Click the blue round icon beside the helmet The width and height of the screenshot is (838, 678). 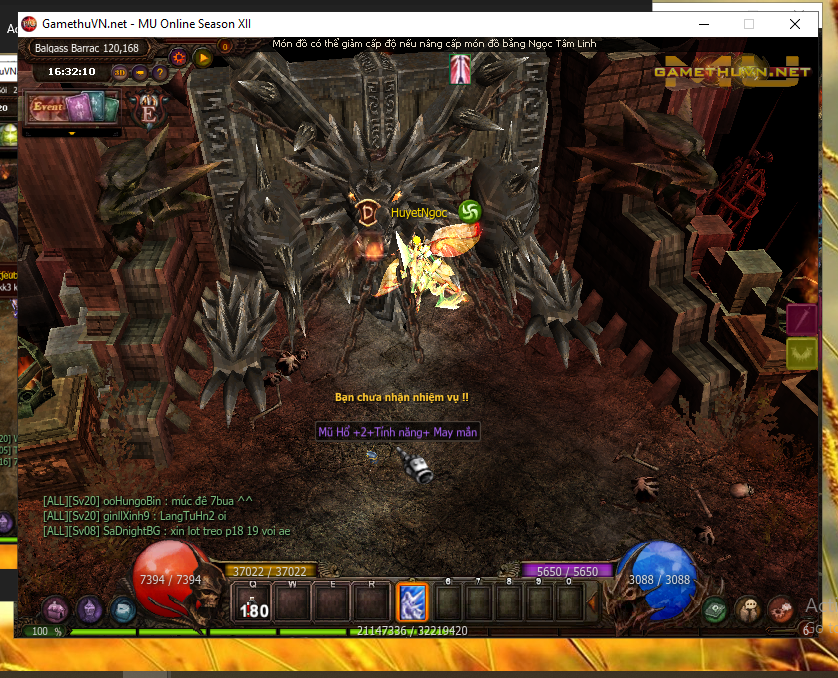pyautogui.click(x=122, y=608)
